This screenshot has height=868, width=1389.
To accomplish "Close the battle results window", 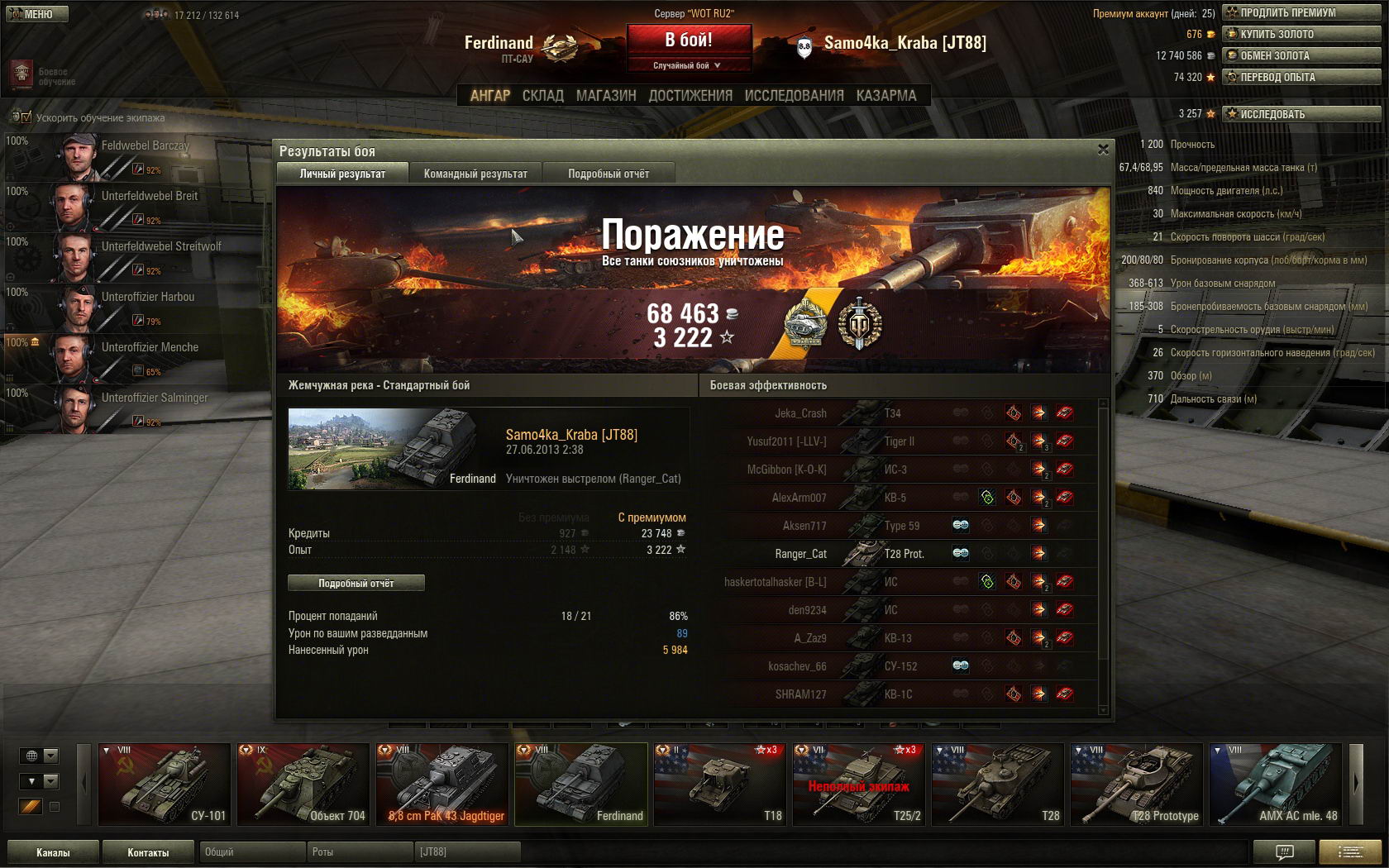I will point(1102,150).
